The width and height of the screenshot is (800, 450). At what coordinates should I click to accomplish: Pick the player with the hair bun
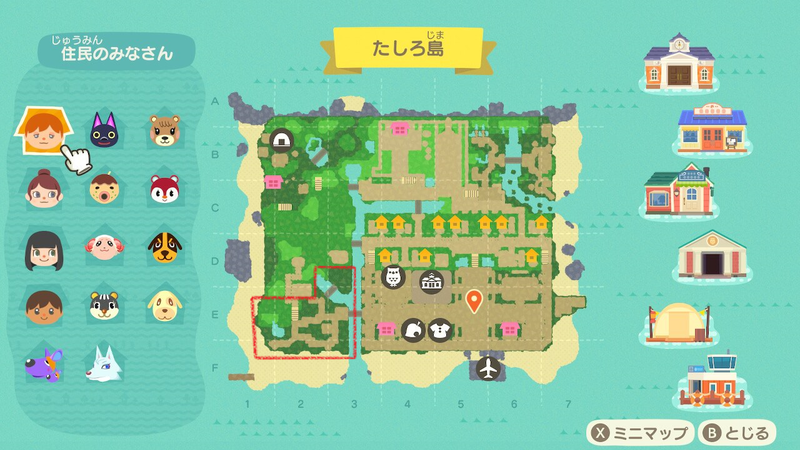(40, 187)
